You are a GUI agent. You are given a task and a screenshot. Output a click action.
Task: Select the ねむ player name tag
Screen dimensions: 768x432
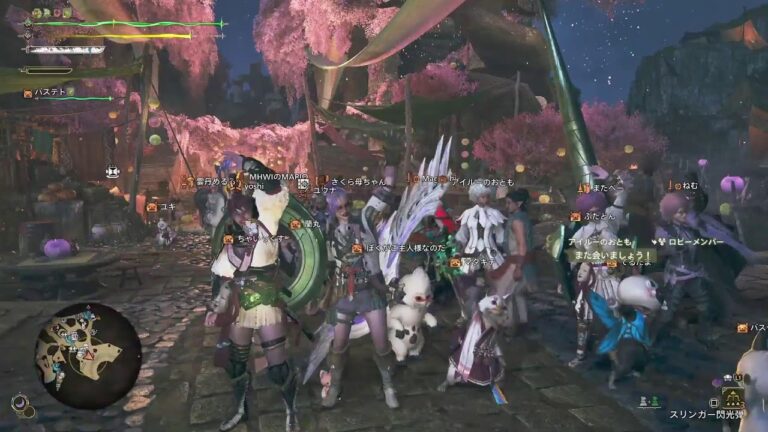pos(689,185)
